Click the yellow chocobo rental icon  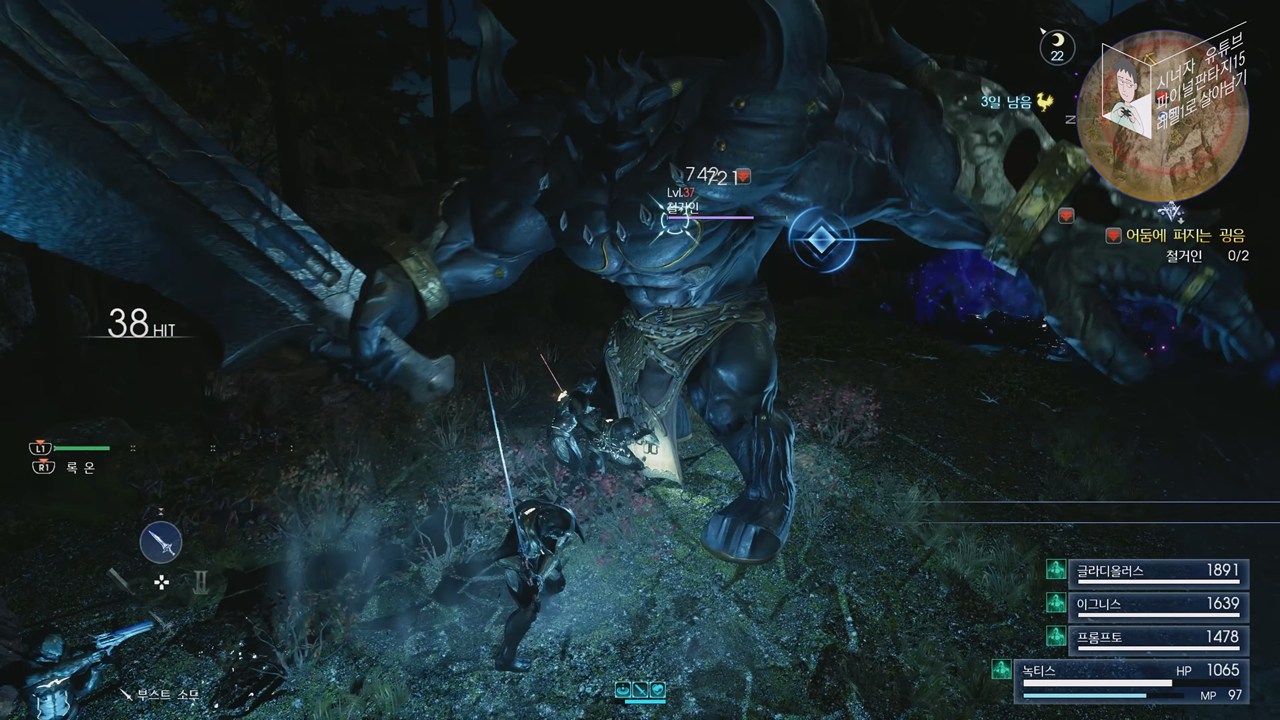tap(1045, 102)
